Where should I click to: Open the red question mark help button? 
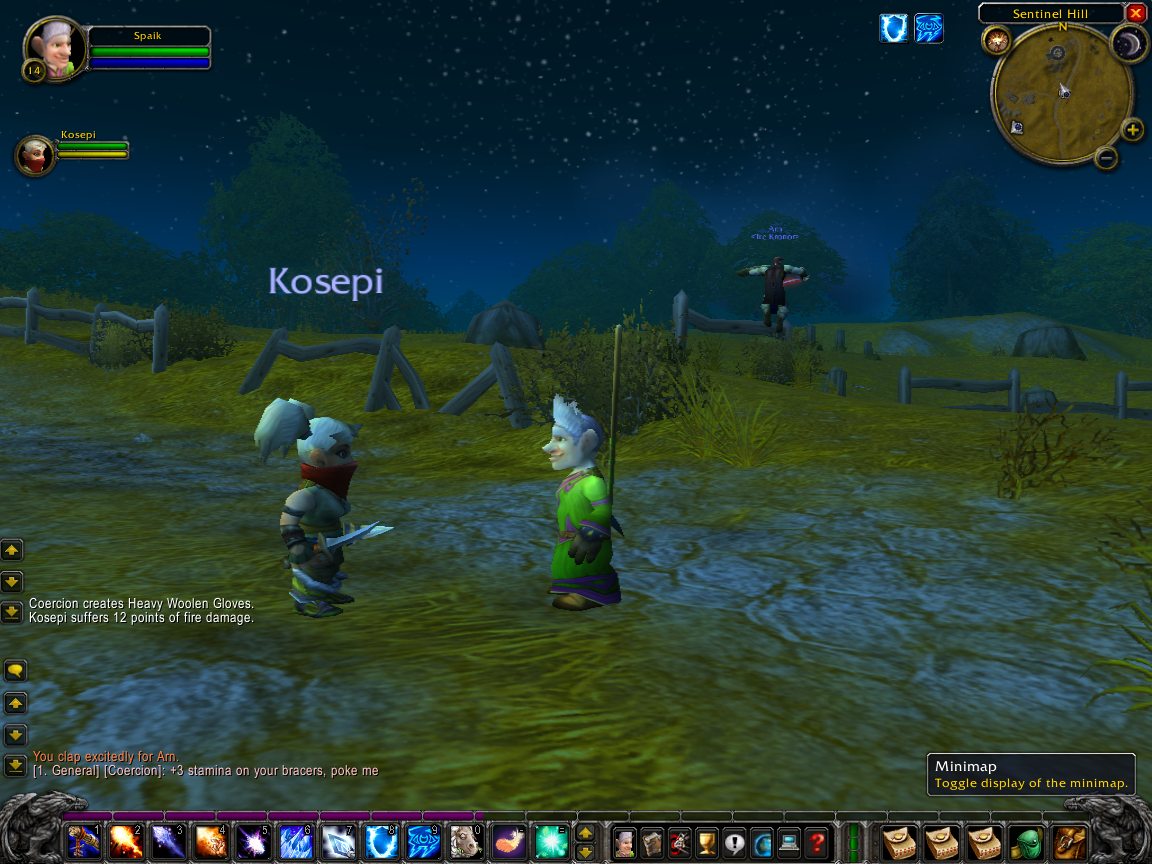tap(817, 842)
